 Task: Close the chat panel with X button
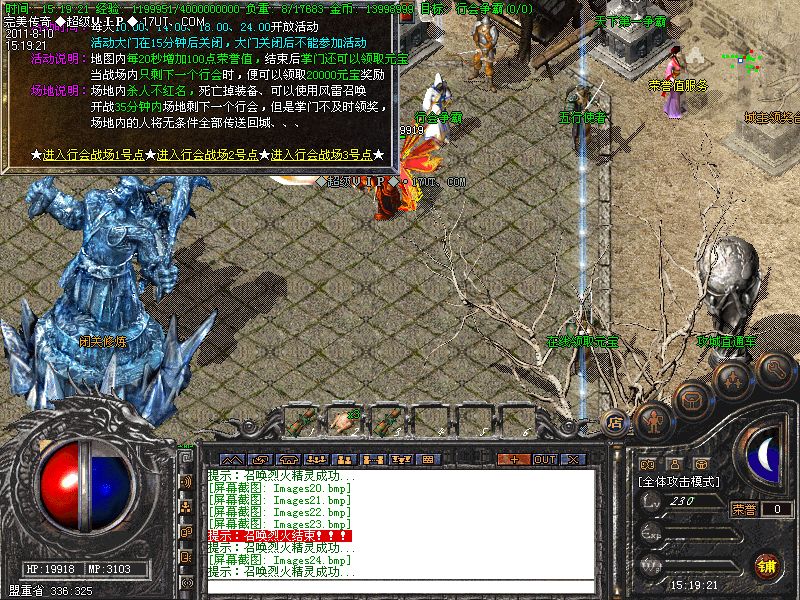(574, 459)
